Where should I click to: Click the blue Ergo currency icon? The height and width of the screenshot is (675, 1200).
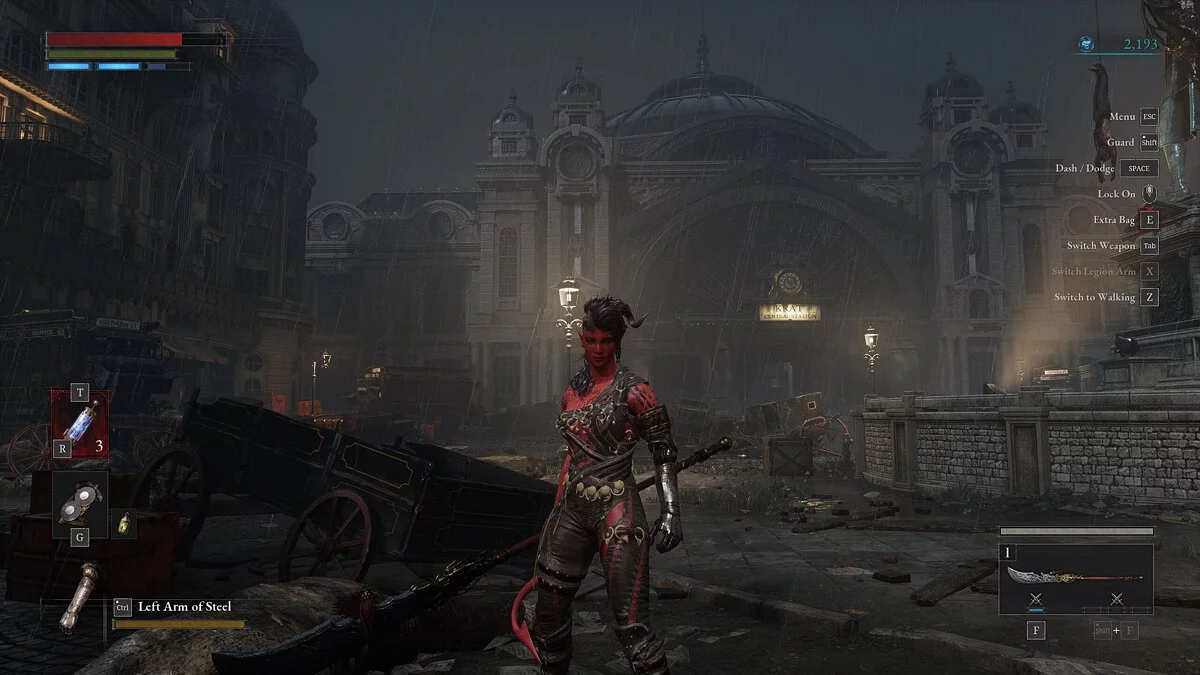(x=1087, y=44)
